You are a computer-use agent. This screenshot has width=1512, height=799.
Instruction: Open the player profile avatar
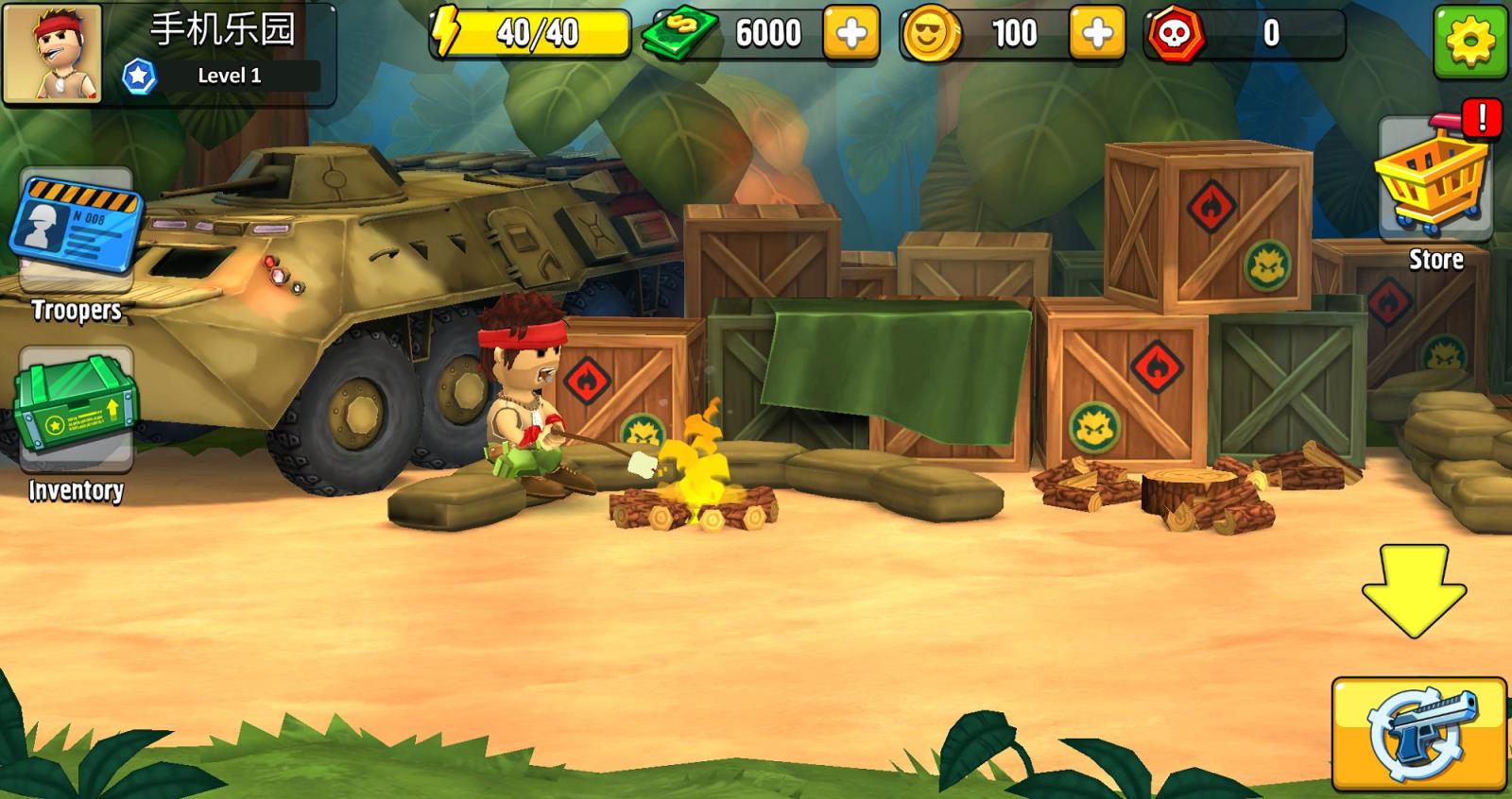tap(53, 53)
